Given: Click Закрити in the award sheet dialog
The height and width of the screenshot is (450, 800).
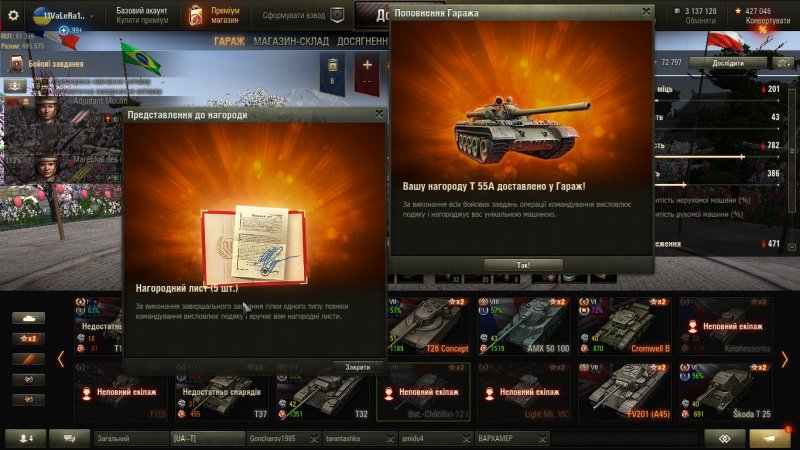Looking at the screenshot, I should (358, 367).
